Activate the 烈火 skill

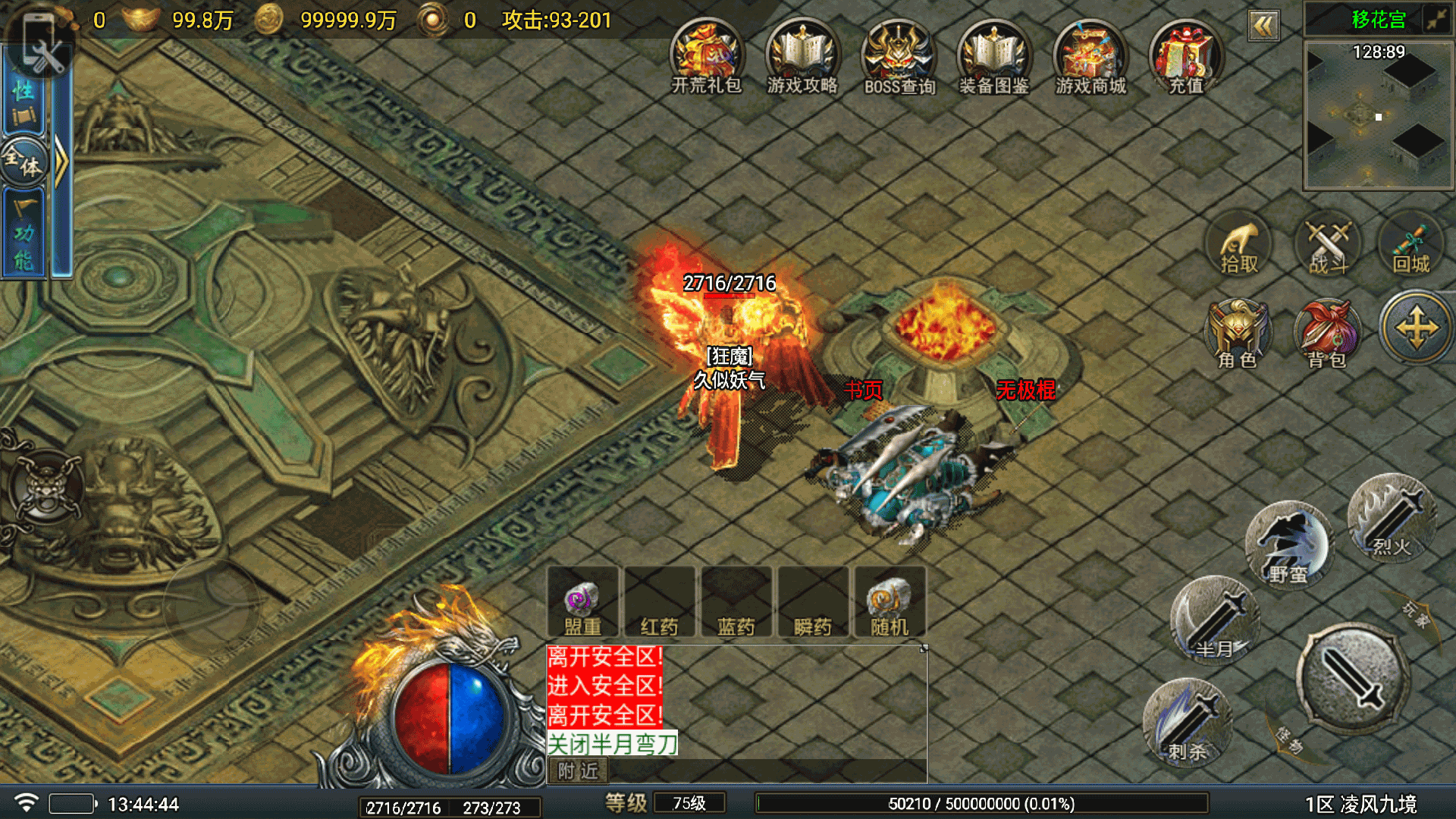tap(1392, 519)
